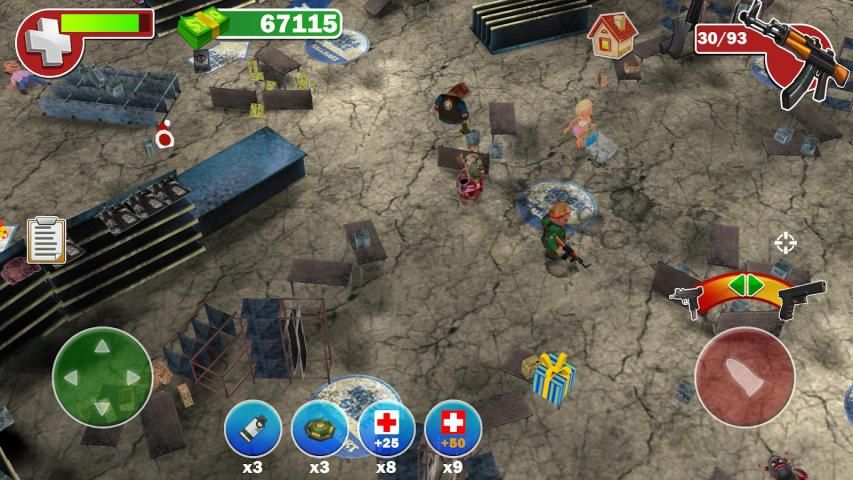The image size is (853, 480).
Task: Tap the green movement joystick pad
Action: click(x=102, y=378)
